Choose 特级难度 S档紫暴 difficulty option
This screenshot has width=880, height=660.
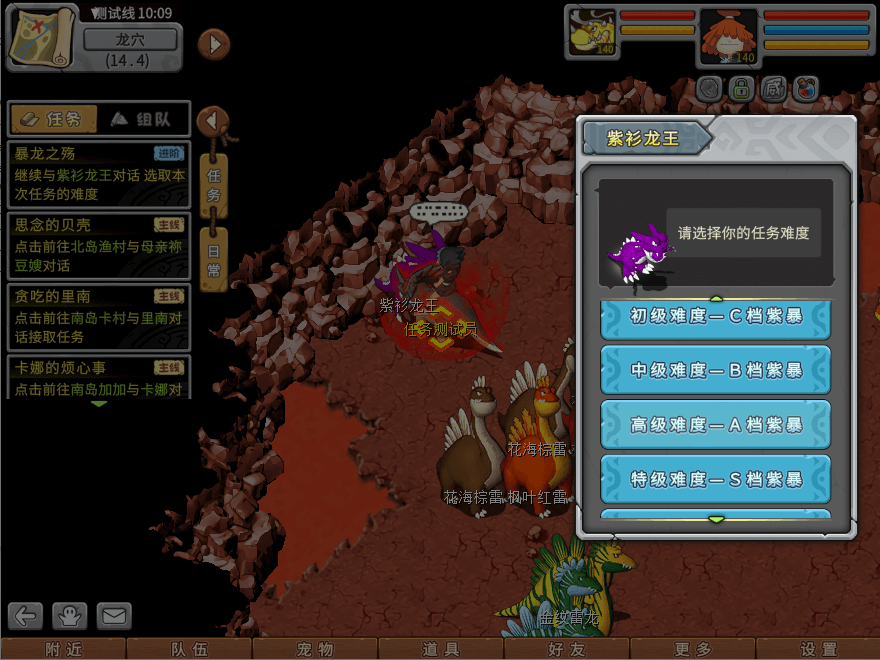click(x=715, y=480)
